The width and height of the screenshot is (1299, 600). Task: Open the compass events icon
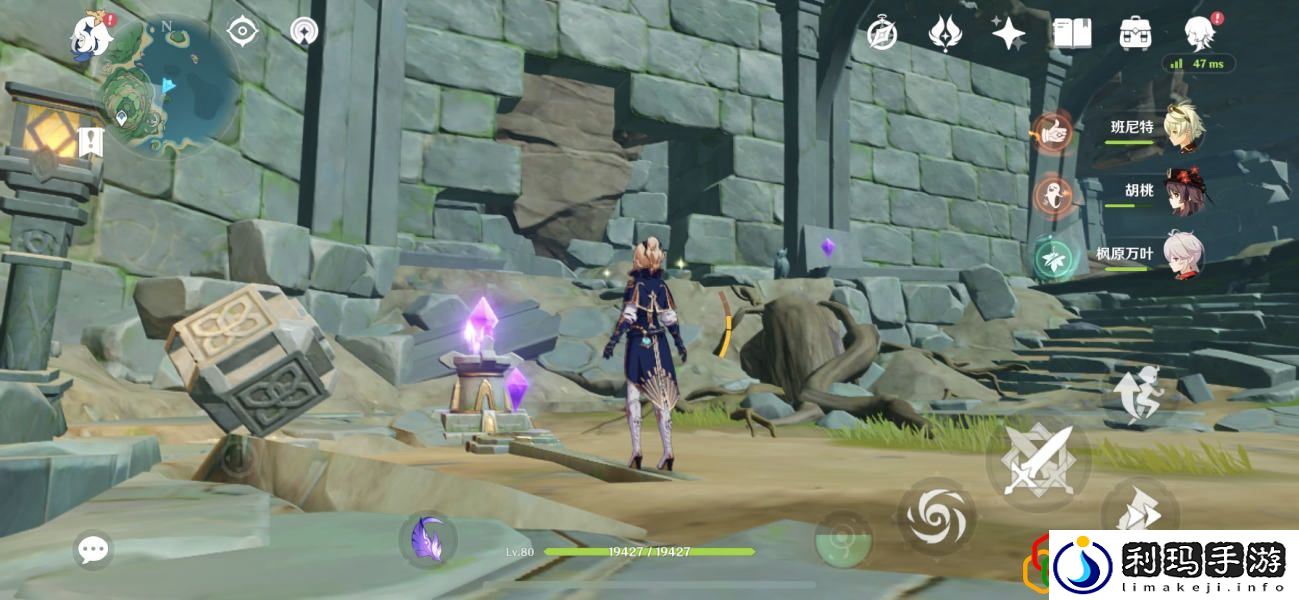point(881,34)
